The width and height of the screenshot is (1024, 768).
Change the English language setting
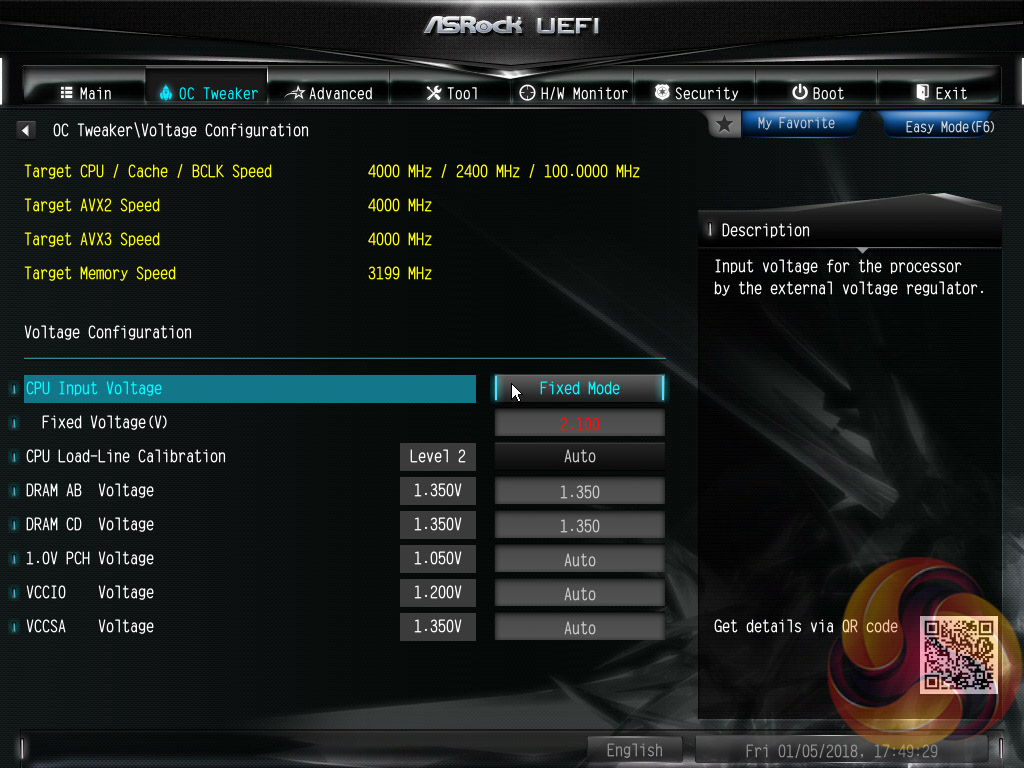(634, 750)
